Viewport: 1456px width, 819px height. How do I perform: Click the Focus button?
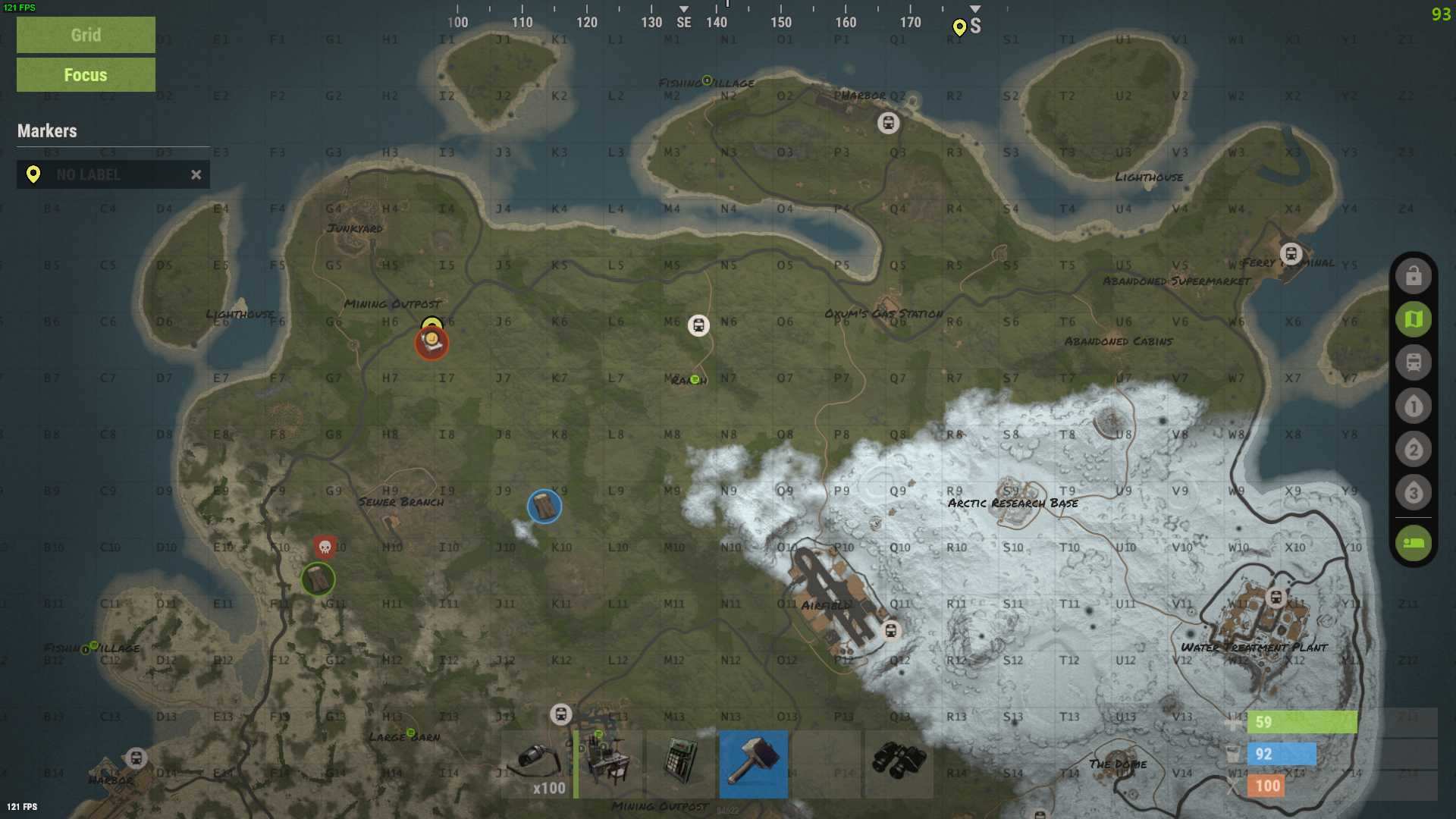point(85,74)
